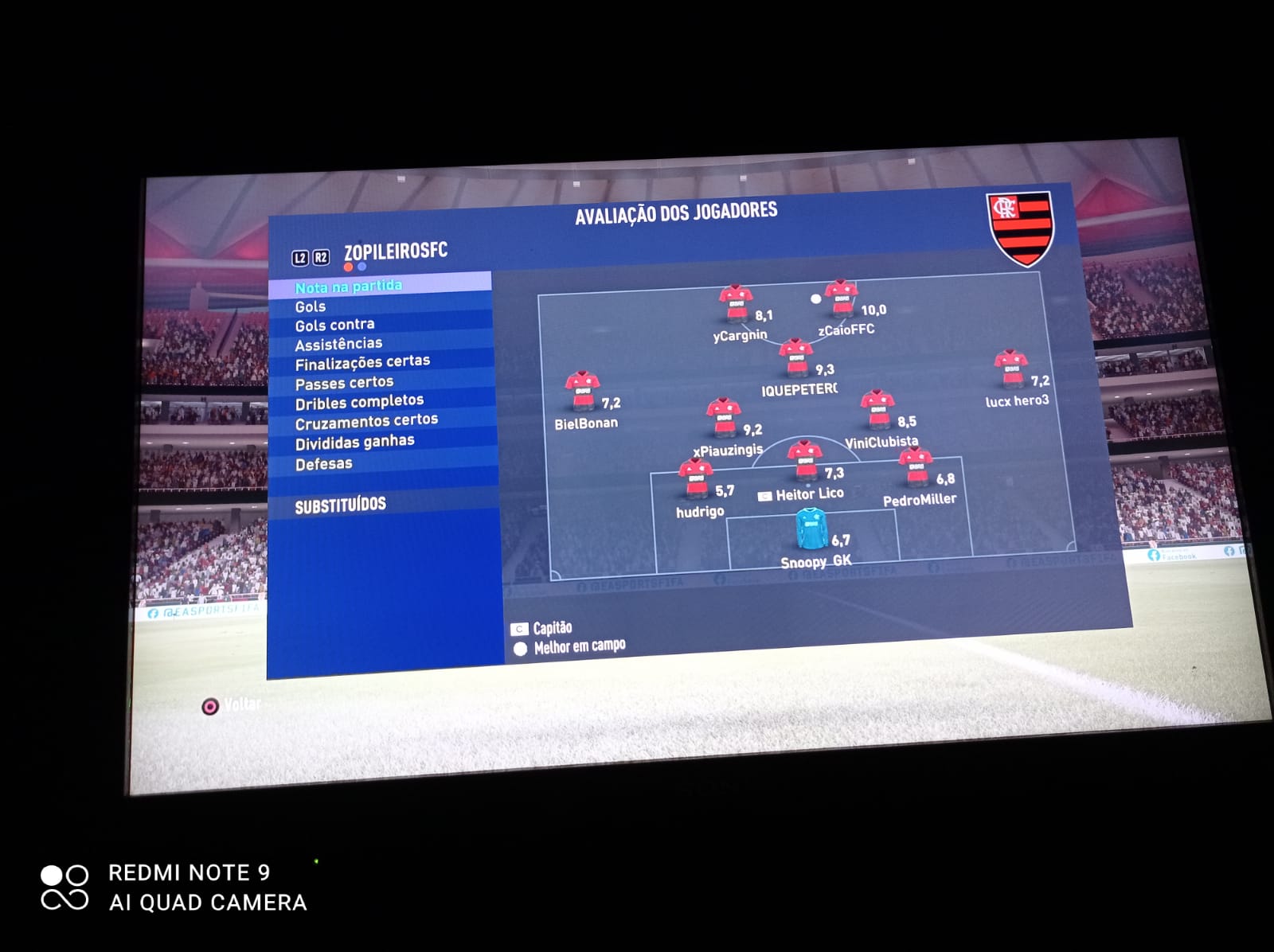Select player zCaioFFC on the pitch
The height and width of the screenshot is (952, 1274).
[841, 298]
